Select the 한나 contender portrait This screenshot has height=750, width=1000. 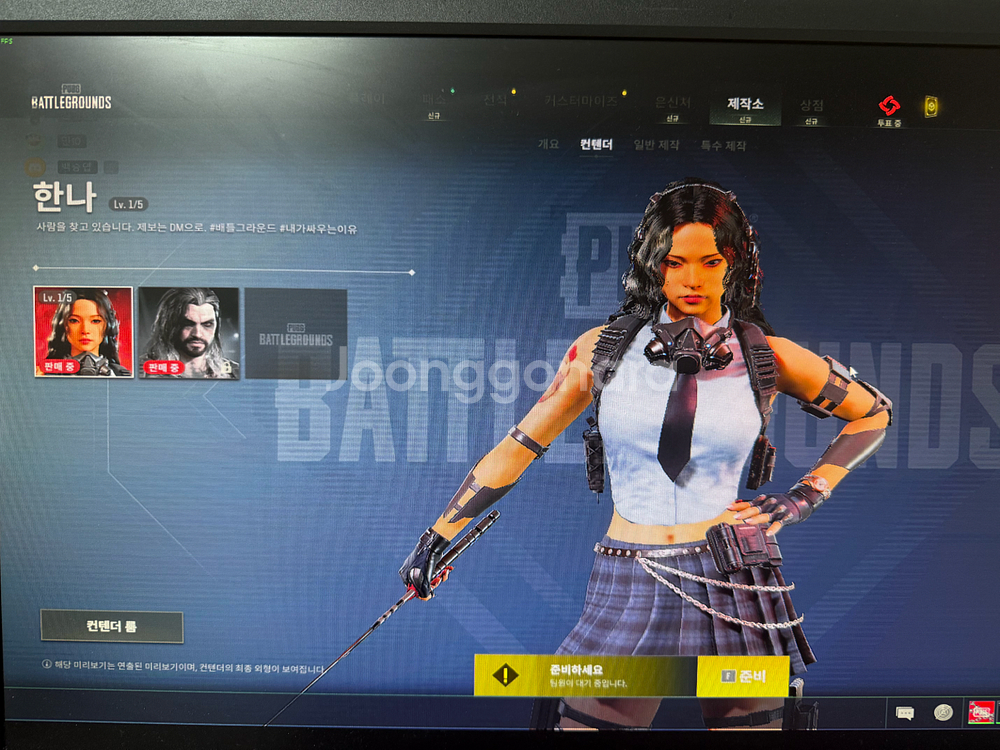click(83, 332)
